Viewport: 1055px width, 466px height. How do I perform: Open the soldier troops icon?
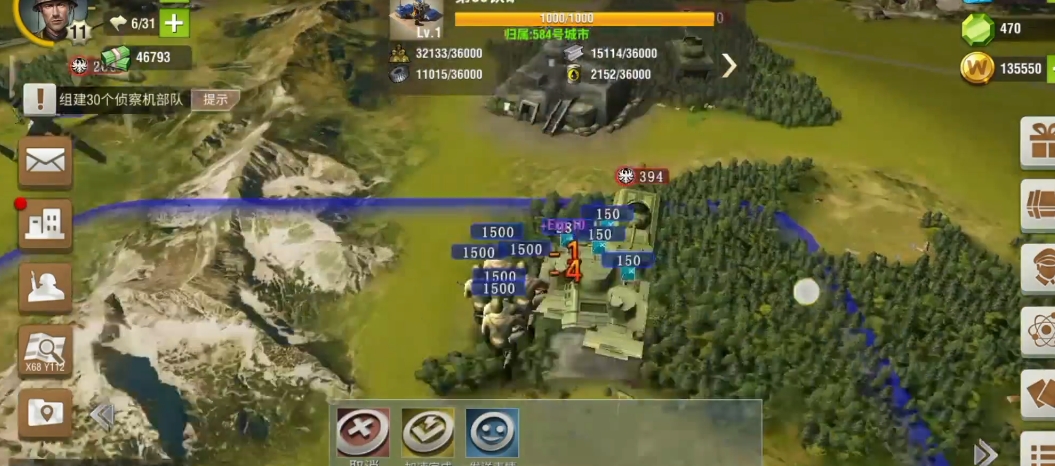pyautogui.click(x=45, y=288)
